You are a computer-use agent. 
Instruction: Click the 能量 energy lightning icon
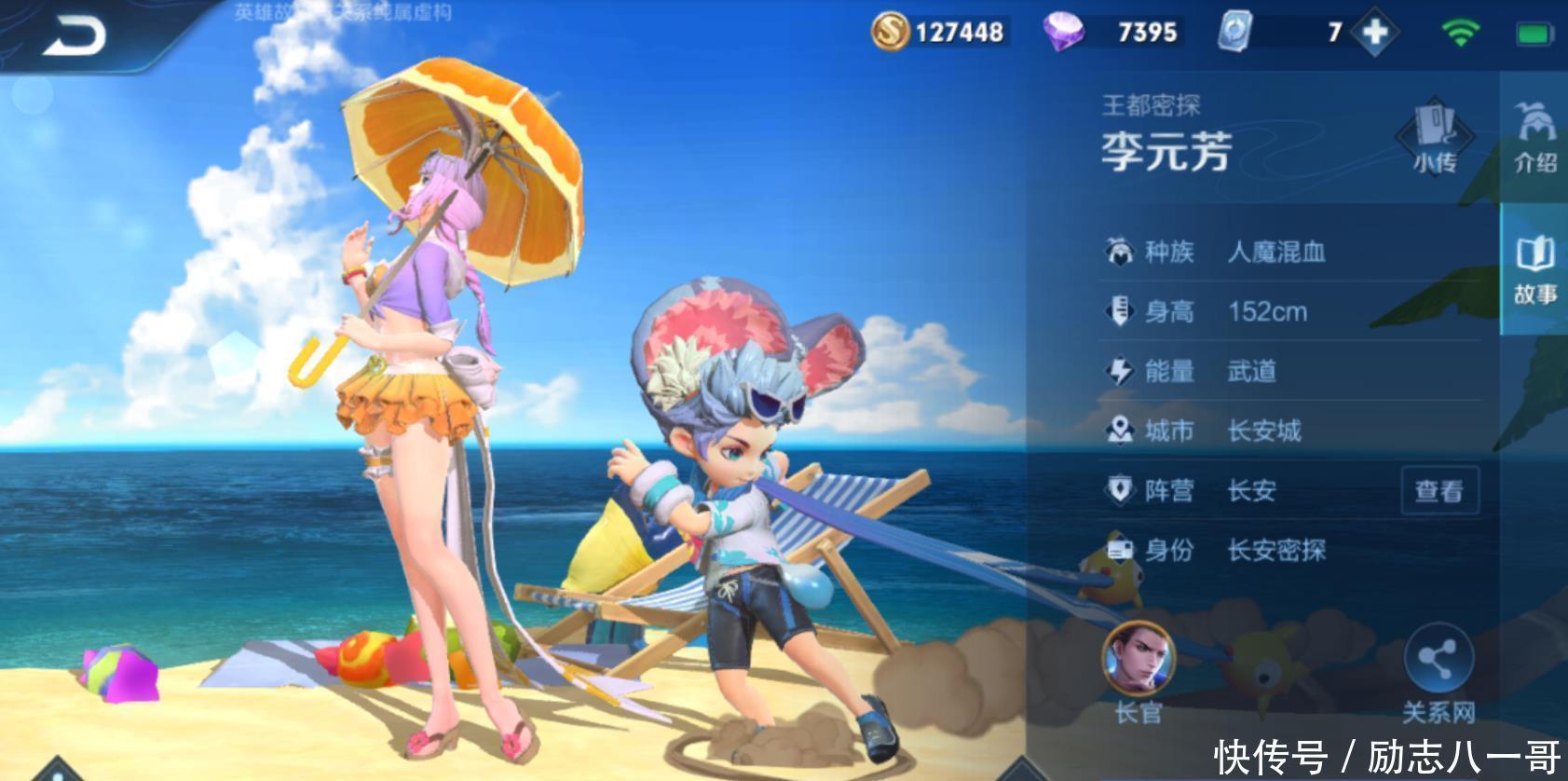click(1119, 370)
